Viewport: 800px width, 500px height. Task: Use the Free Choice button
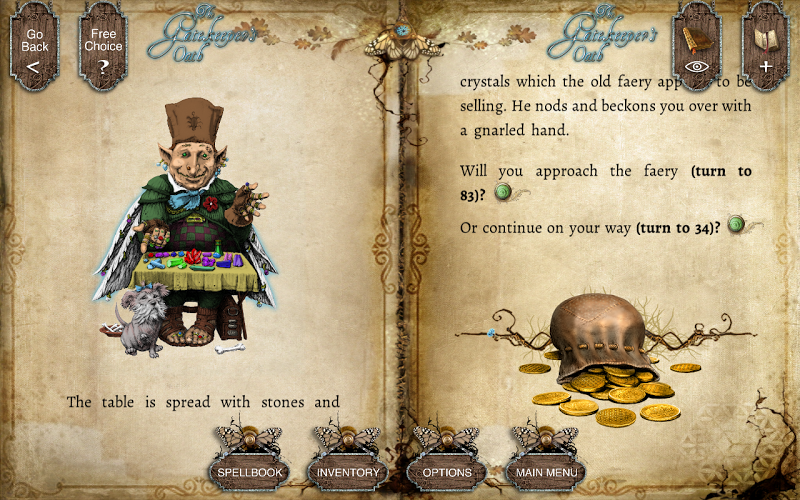(x=103, y=48)
